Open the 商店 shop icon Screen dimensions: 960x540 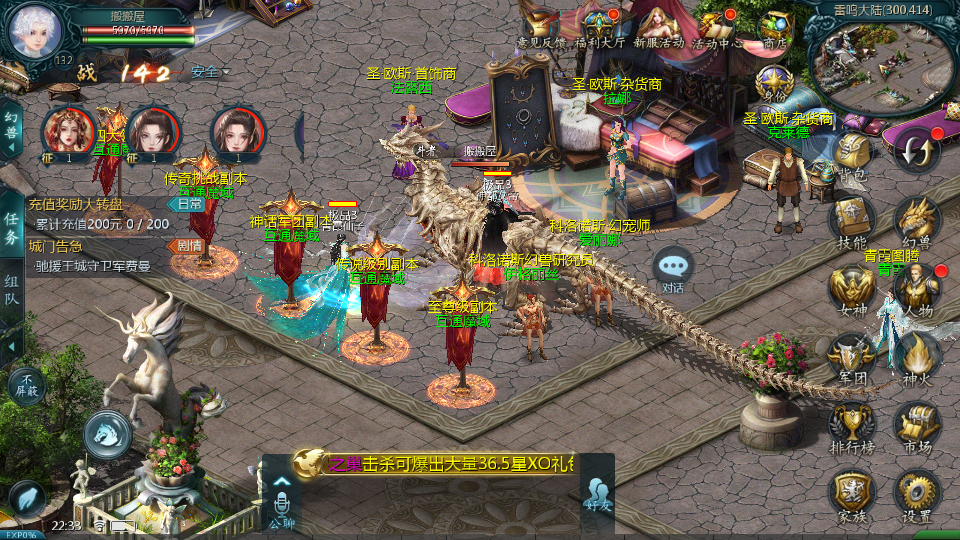pos(775,26)
